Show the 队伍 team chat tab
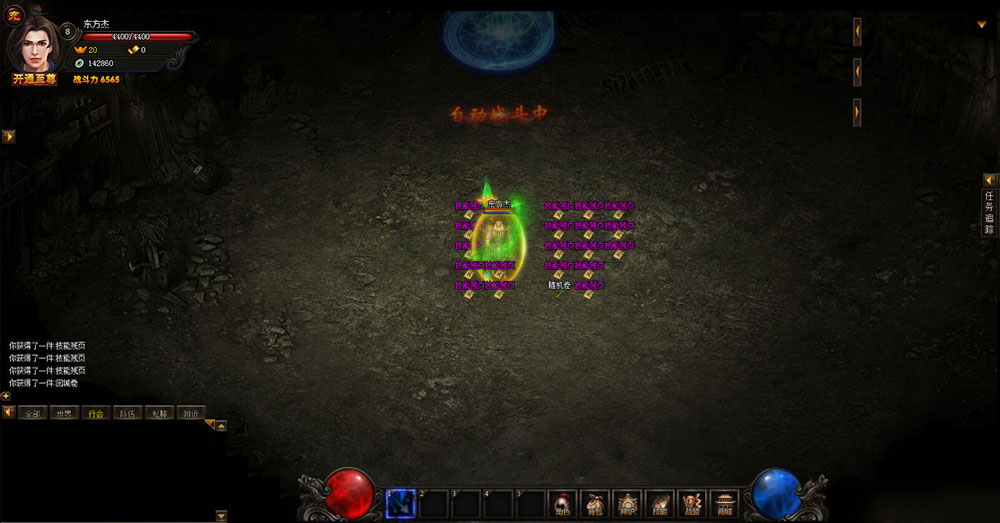 tap(126, 412)
